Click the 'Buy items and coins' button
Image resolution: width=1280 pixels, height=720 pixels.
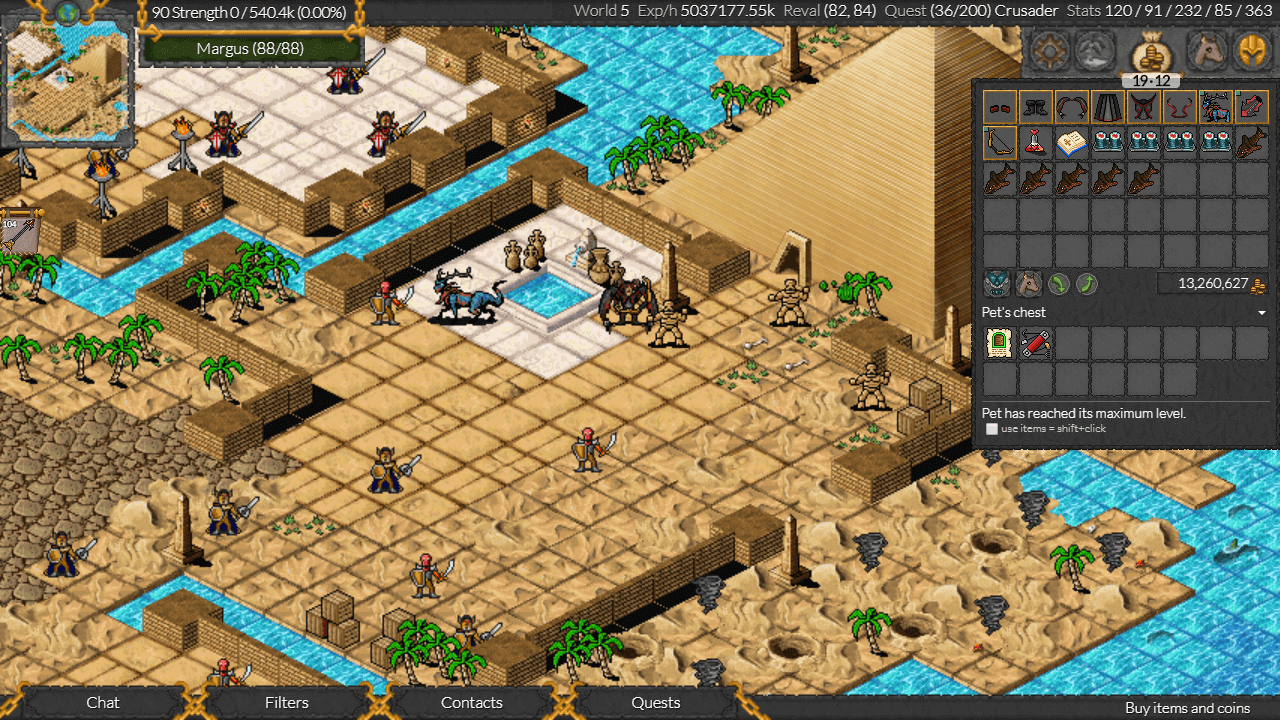1186,707
